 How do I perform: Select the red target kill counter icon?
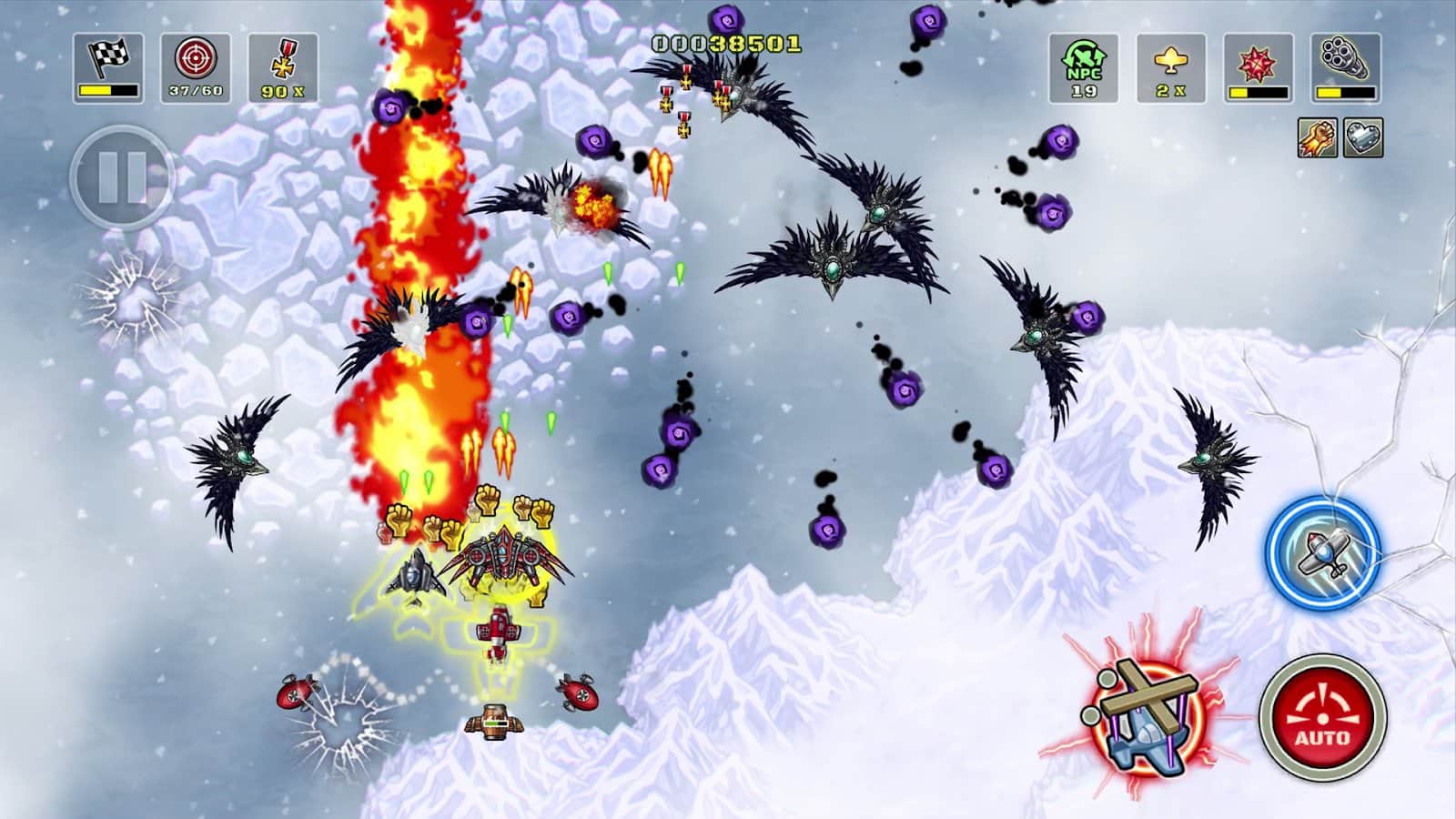click(196, 67)
